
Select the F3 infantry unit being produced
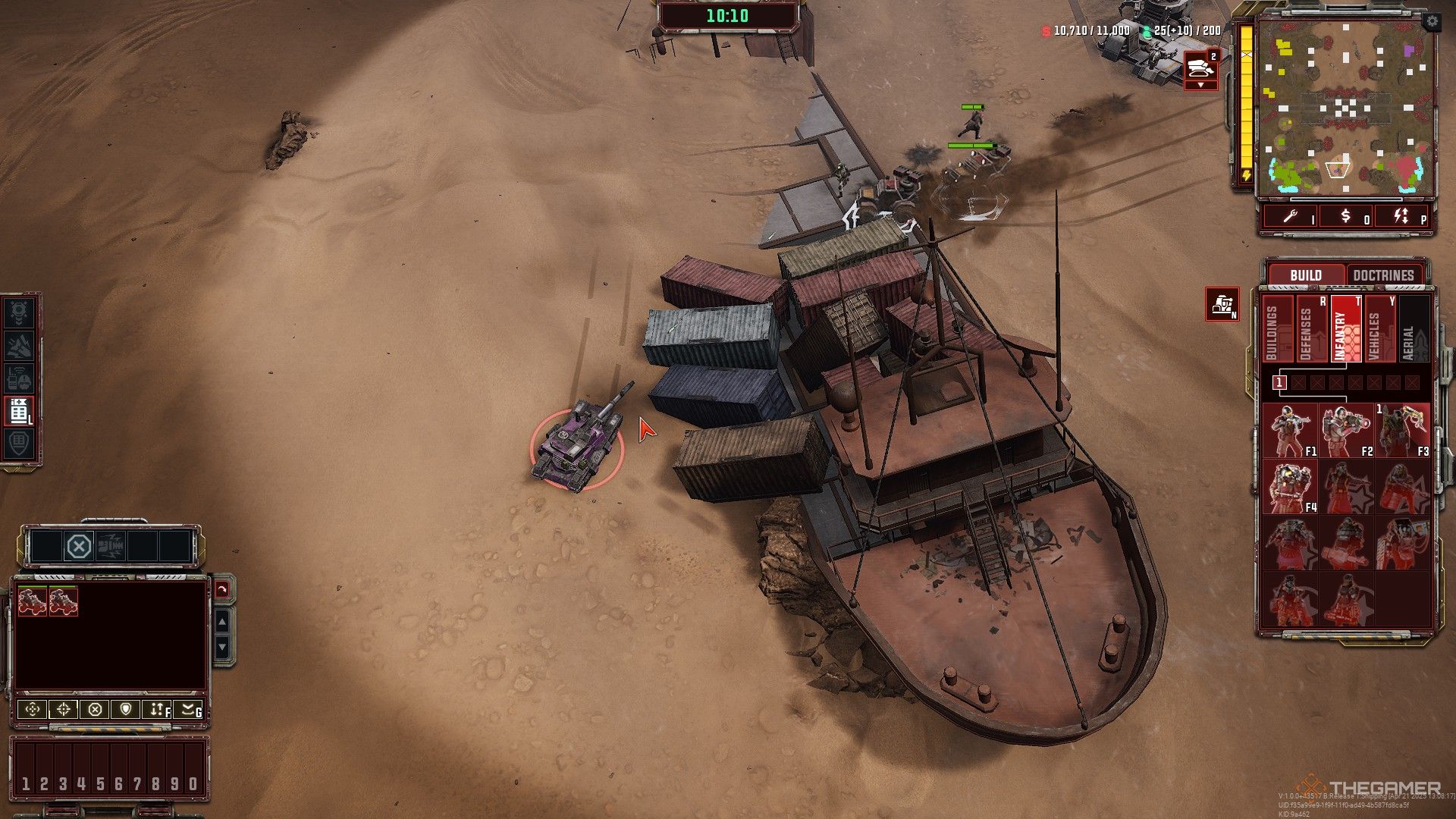pos(1401,431)
